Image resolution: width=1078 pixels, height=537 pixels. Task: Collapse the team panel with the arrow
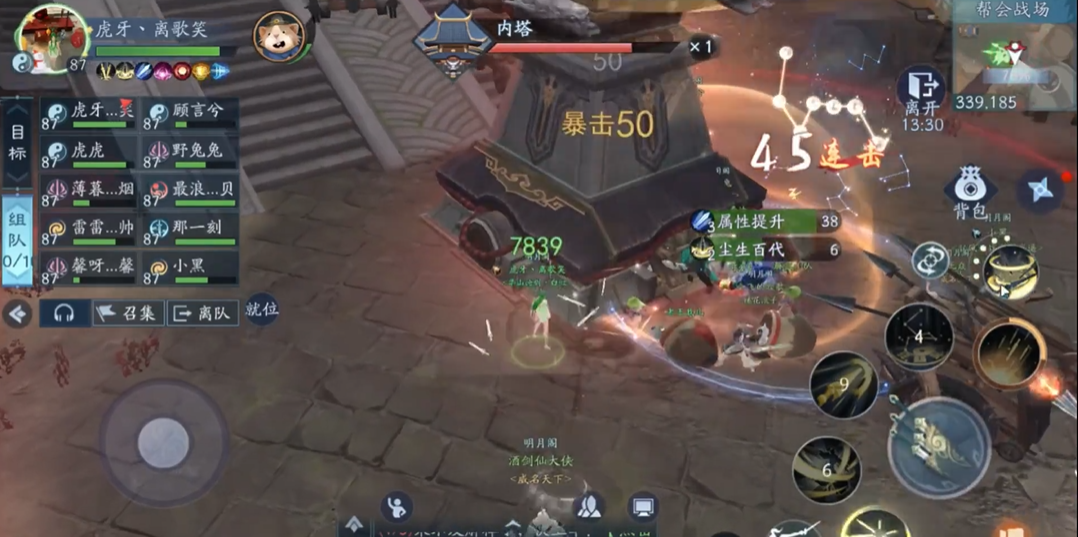17,314
